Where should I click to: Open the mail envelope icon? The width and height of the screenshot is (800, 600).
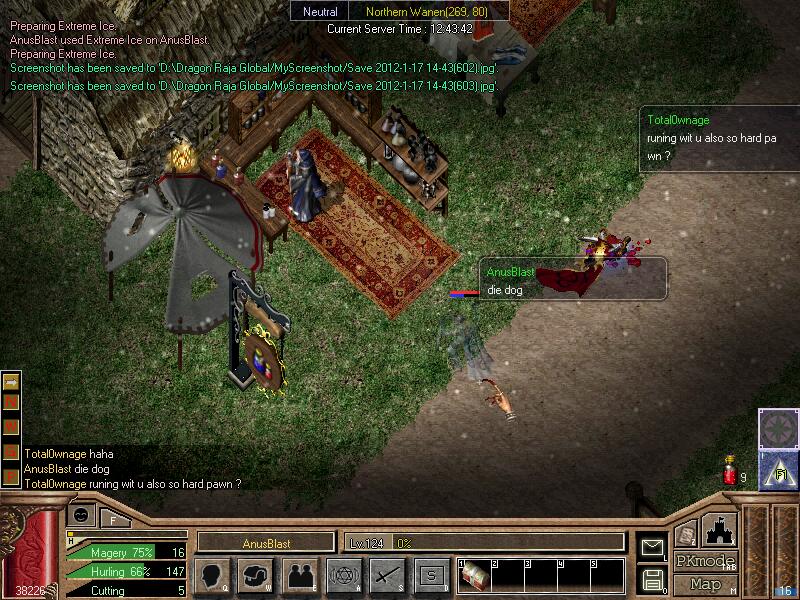tap(652, 547)
